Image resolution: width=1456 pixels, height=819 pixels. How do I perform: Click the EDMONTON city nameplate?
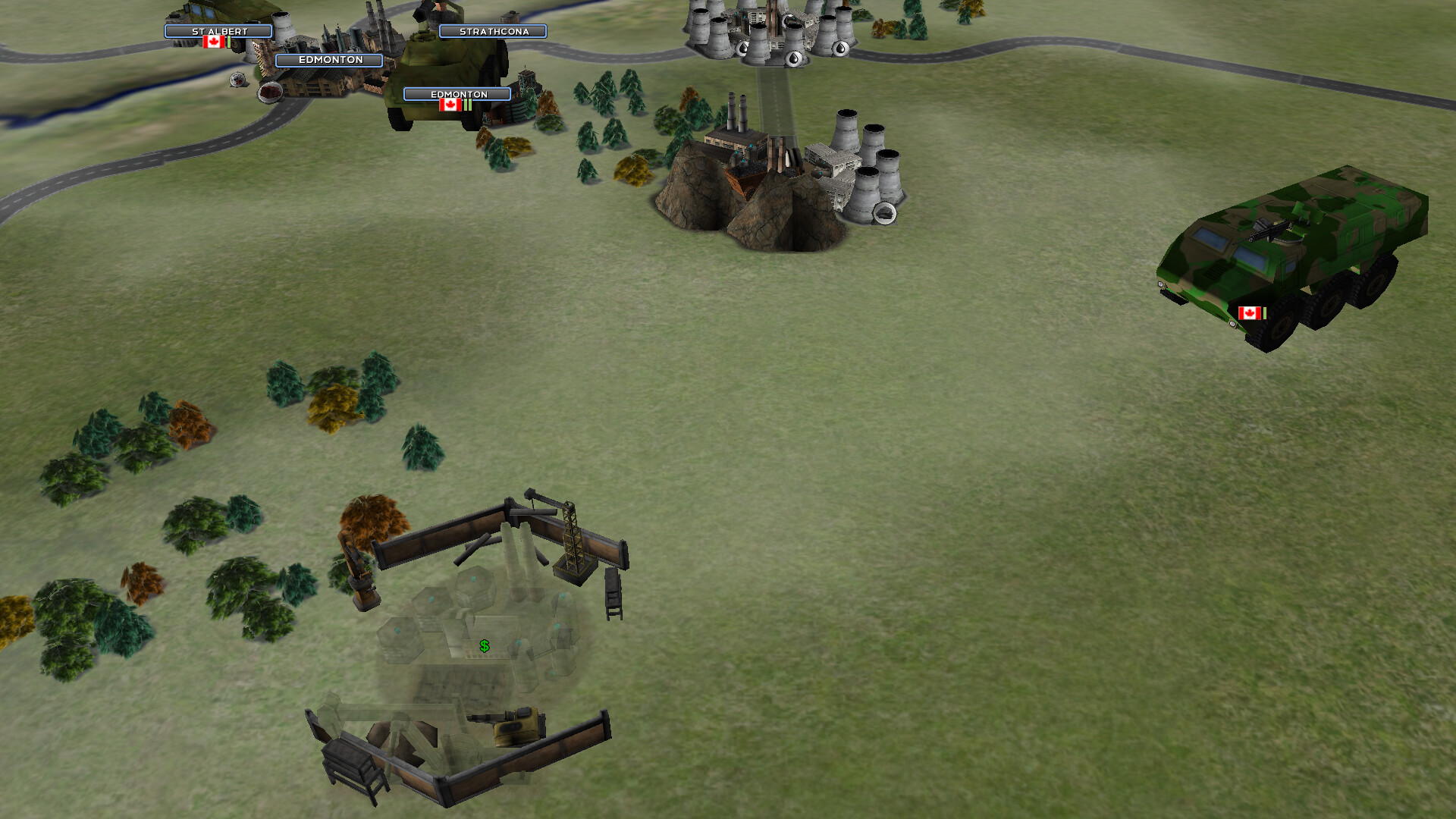coord(331,60)
